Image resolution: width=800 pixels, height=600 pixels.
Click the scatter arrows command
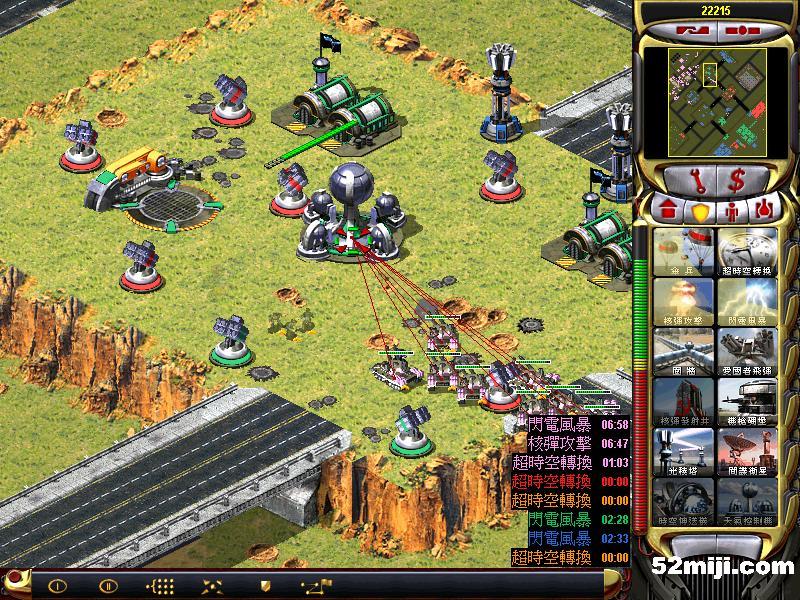coord(212,586)
